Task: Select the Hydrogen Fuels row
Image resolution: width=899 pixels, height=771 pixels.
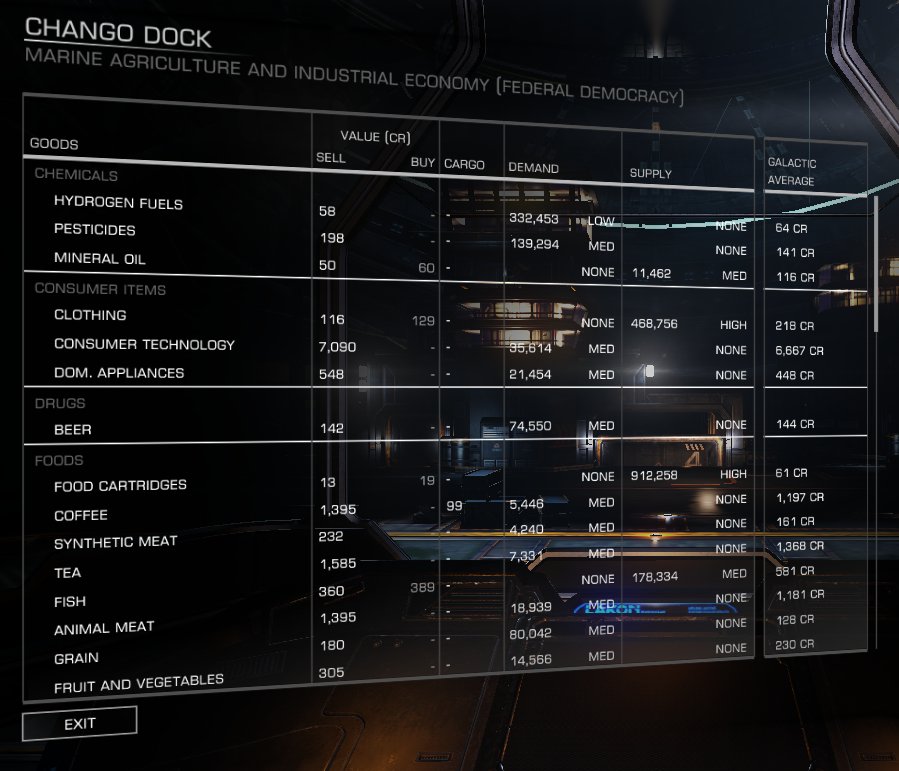Action: click(118, 203)
